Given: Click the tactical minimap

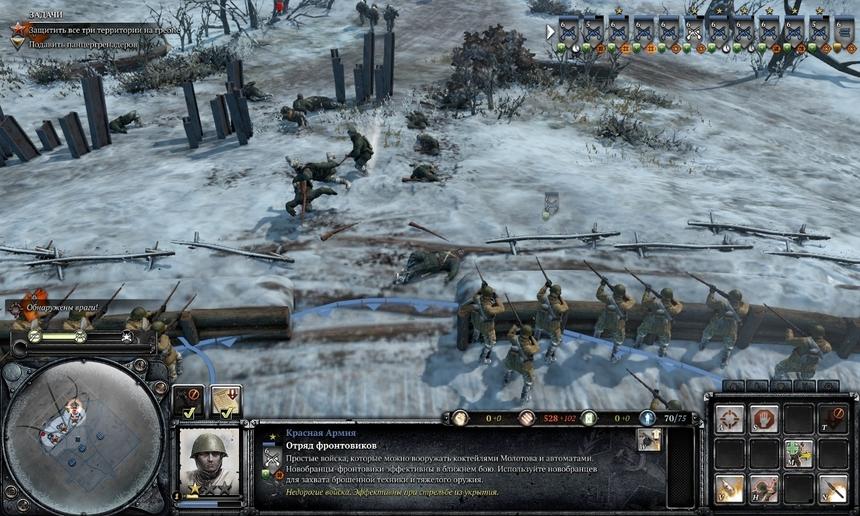Looking at the screenshot, I should click(83, 433).
